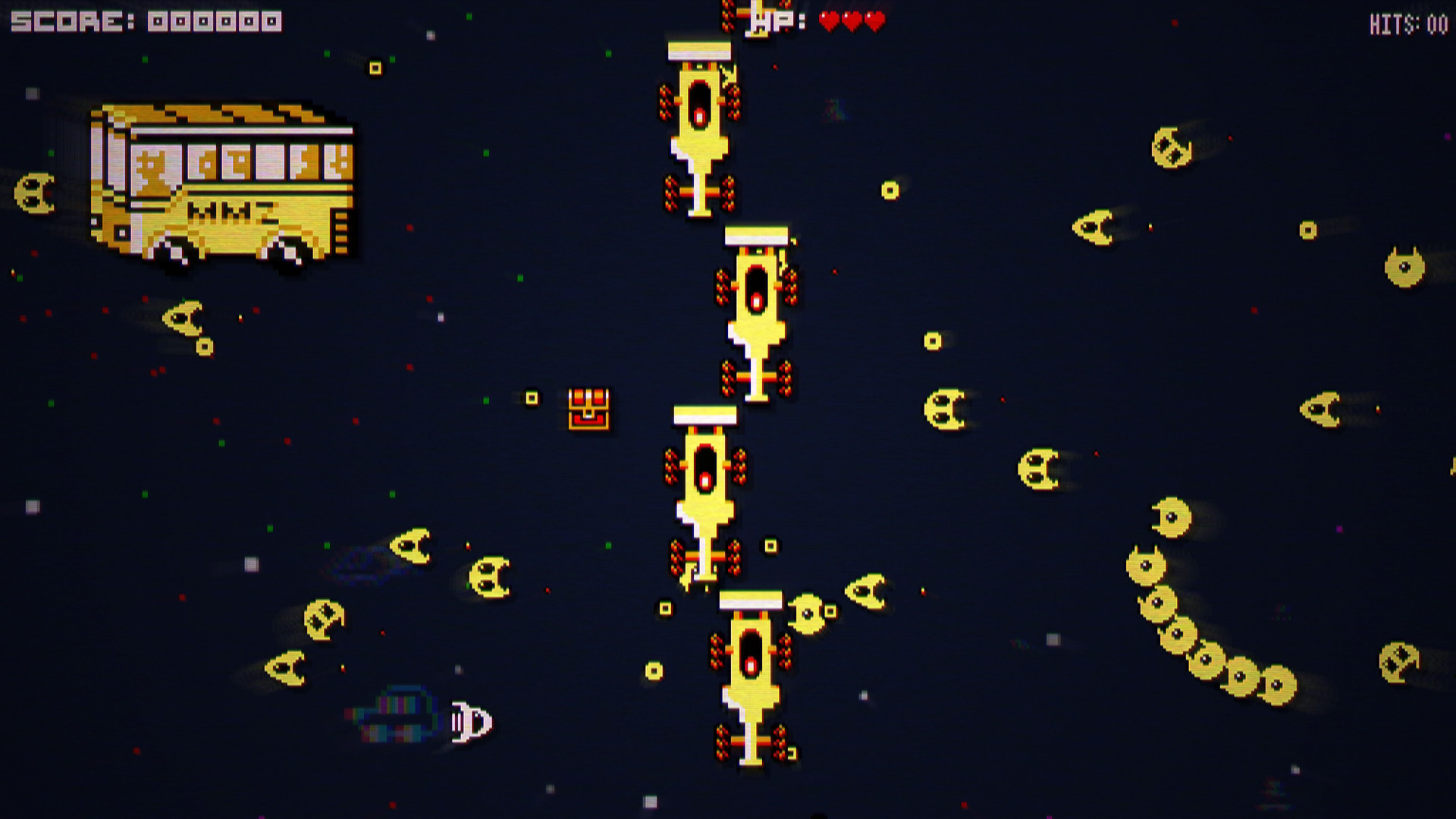
Task: Click the topmost yellow race car
Action: pos(700,125)
